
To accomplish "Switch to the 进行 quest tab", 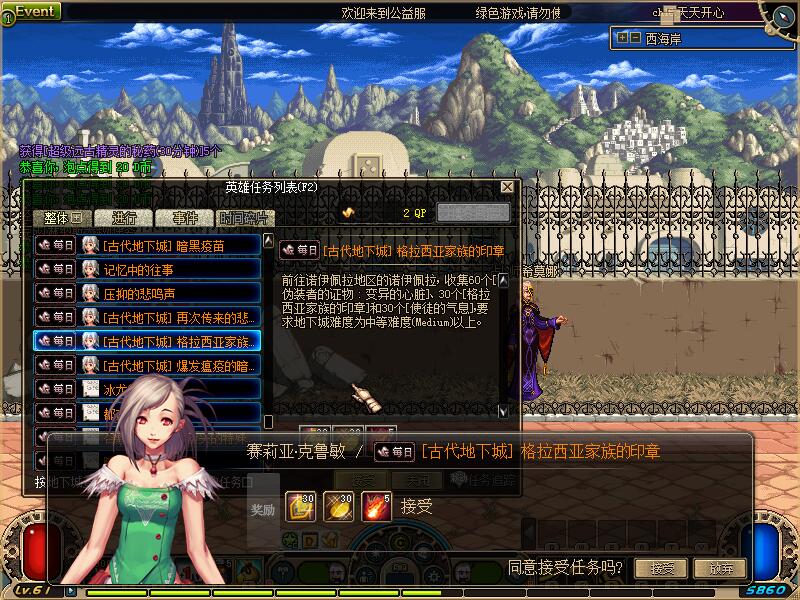I will (x=125, y=217).
